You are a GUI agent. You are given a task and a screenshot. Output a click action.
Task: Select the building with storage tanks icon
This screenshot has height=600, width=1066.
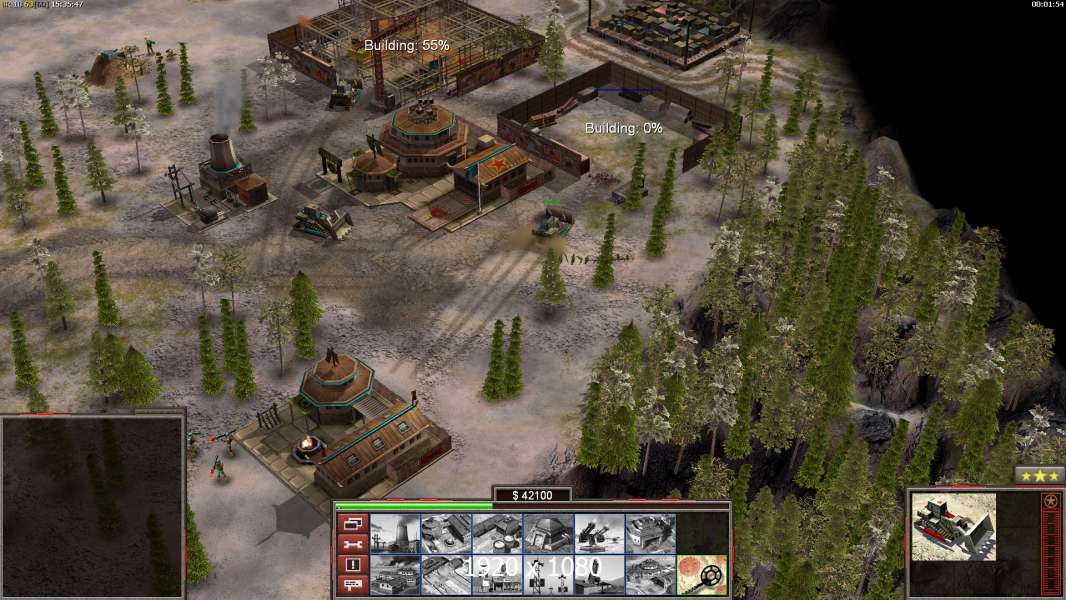(x=497, y=533)
